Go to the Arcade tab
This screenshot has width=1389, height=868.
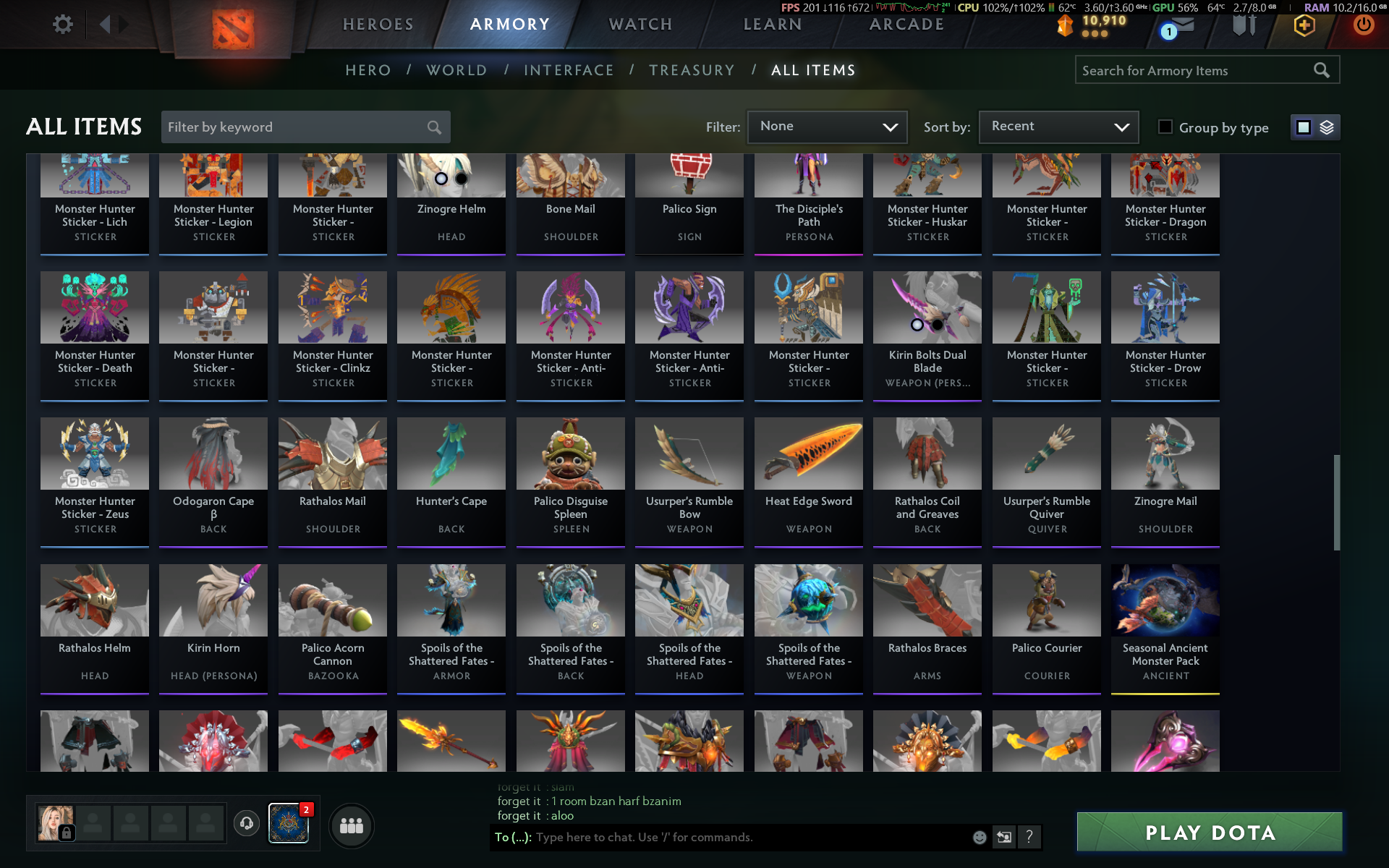tap(906, 25)
